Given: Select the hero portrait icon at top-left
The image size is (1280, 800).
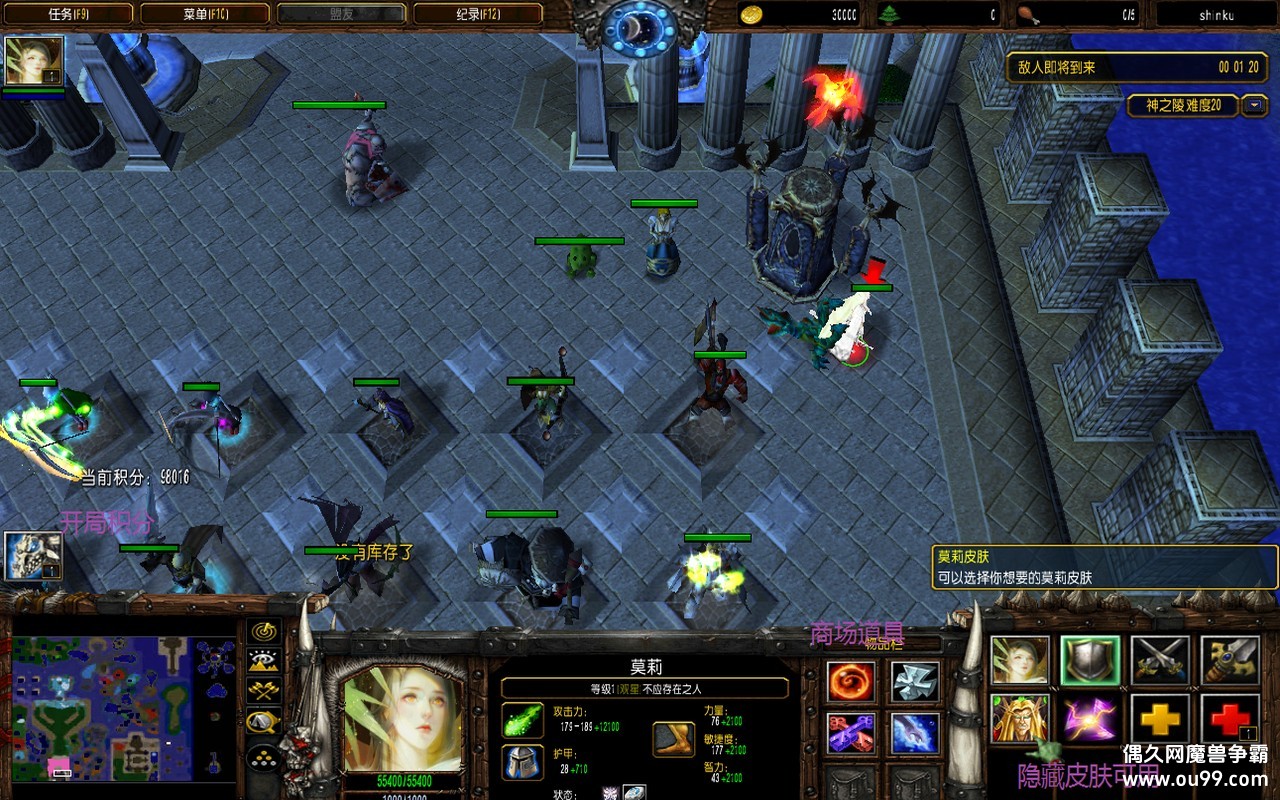Looking at the screenshot, I should click(x=34, y=61).
